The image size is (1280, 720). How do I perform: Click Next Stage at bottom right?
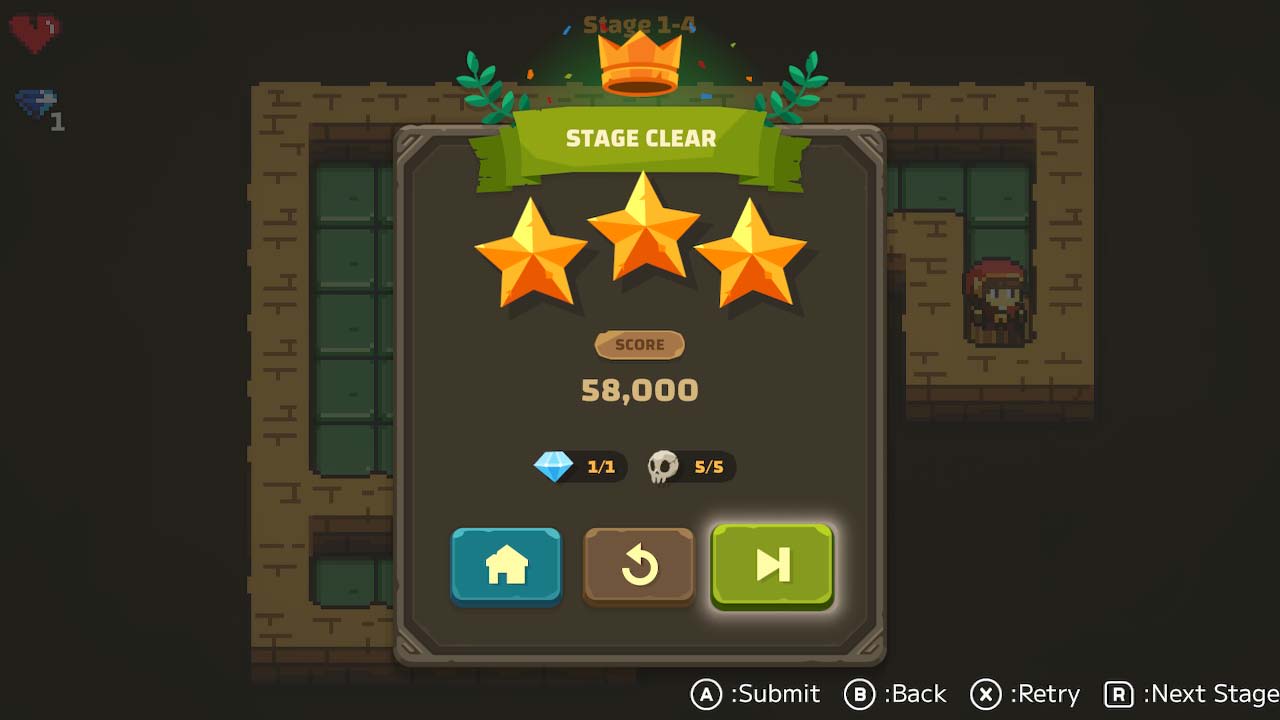(1207, 693)
